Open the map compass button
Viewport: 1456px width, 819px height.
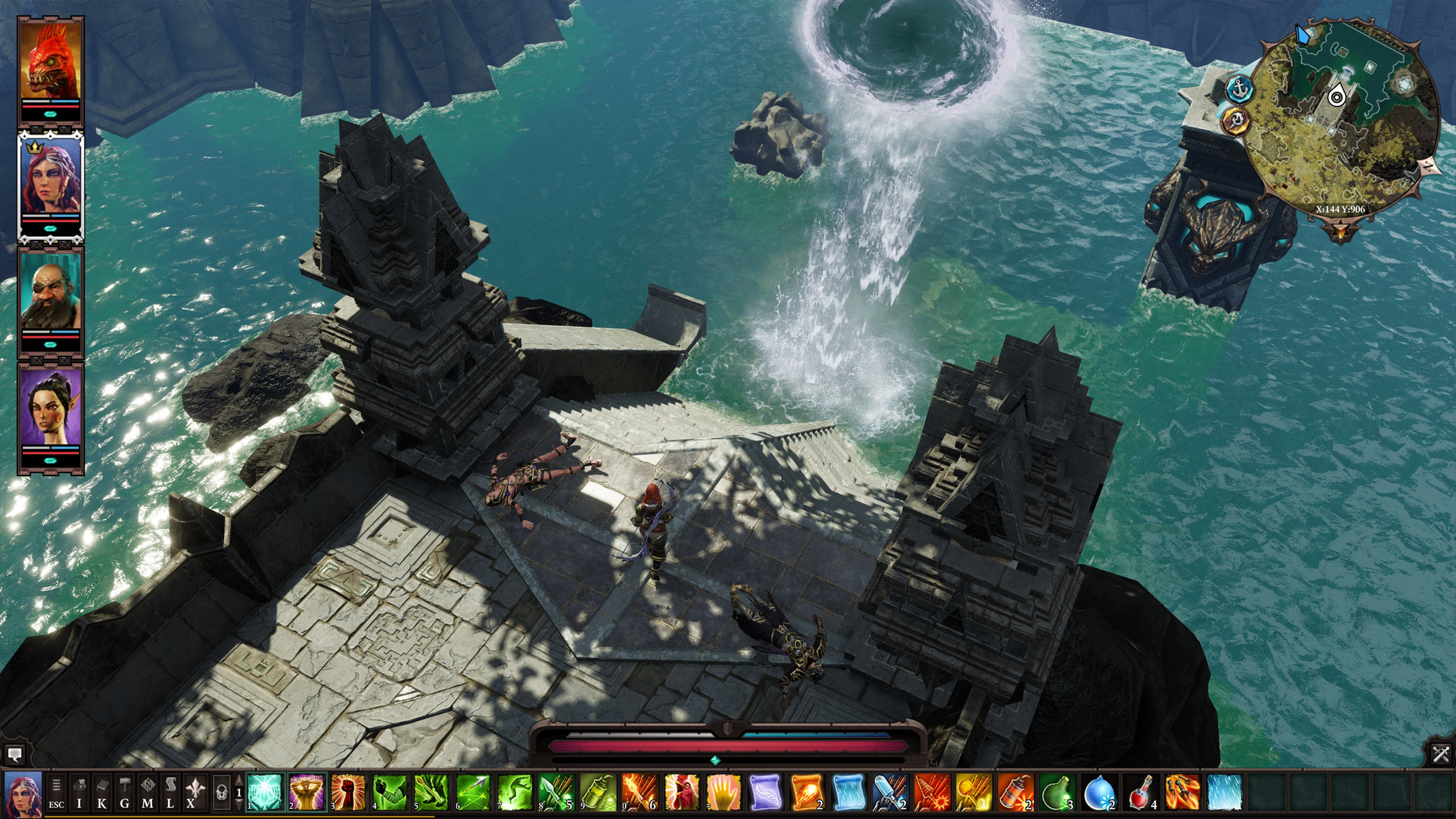[x=147, y=793]
